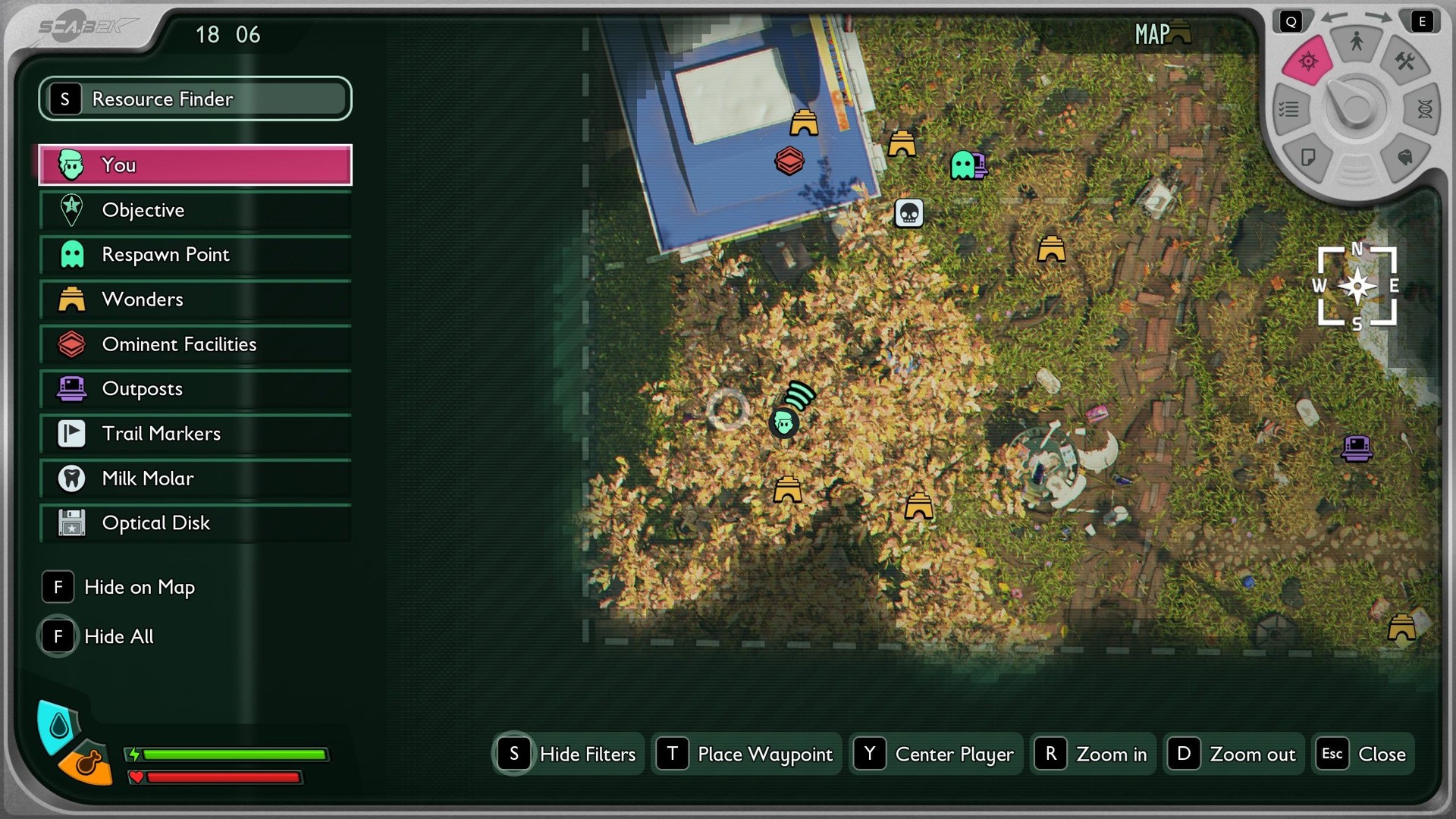Zoom in on the map
The height and width of the screenshot is (819, 1456).
tap(1094, 754)
